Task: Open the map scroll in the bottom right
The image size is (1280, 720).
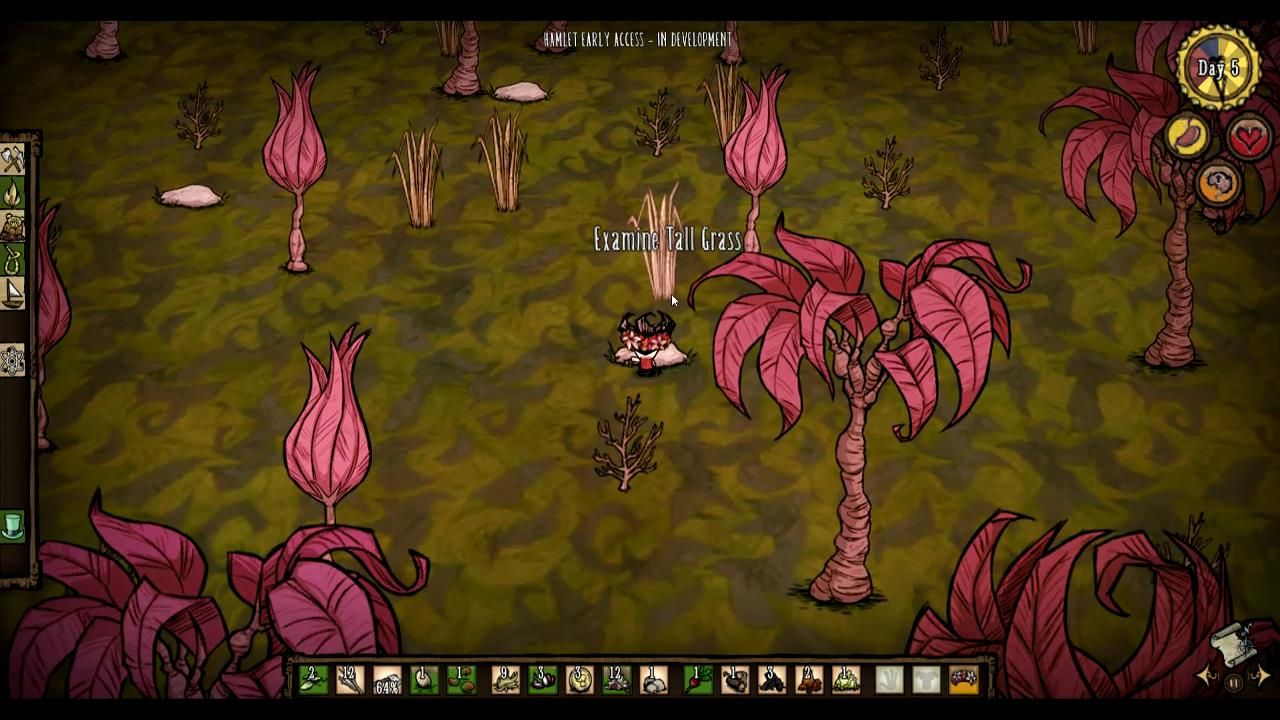Action: click(1233, 645)
